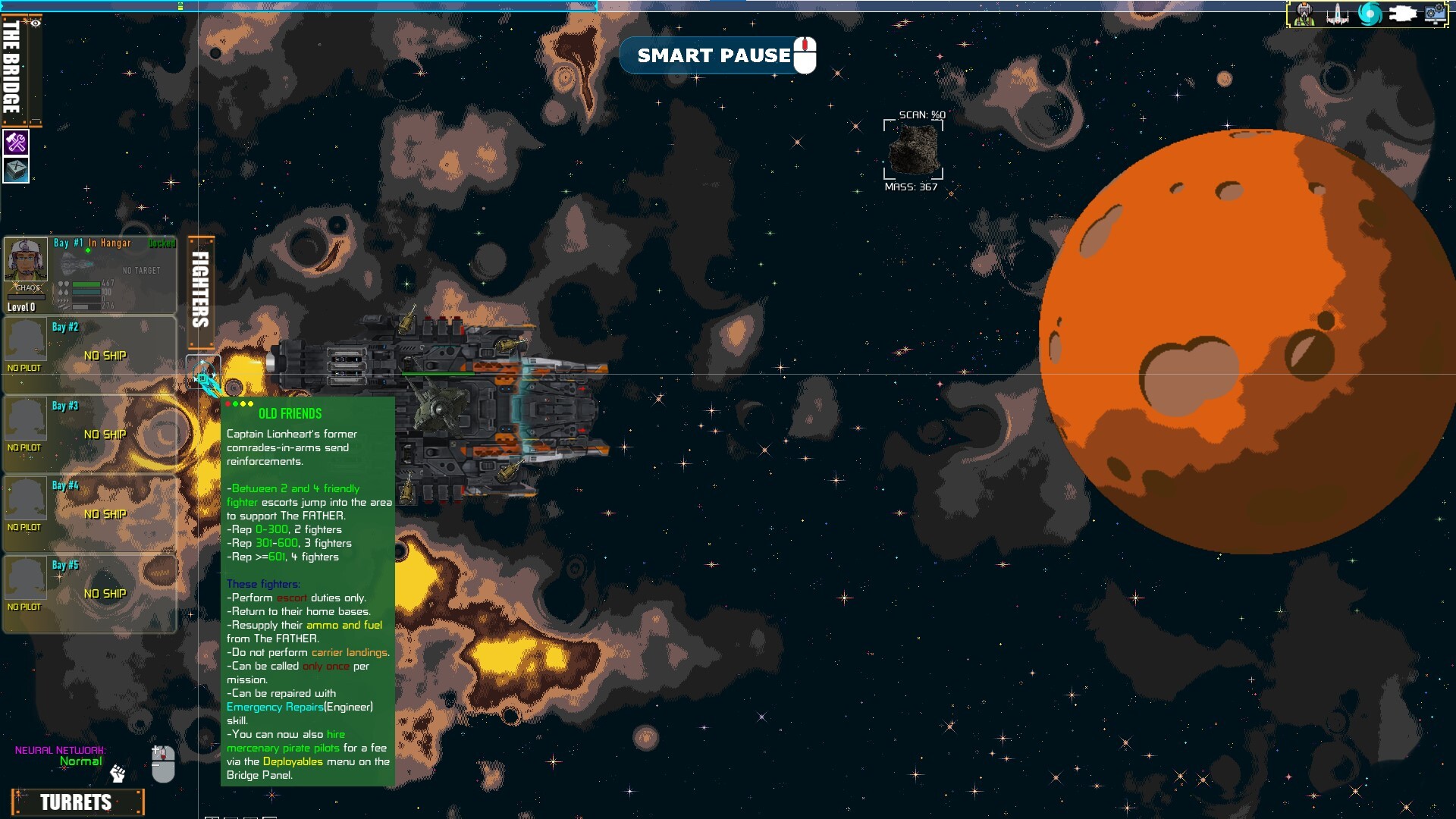The width and height of the screenshot is (1456, 819).
Task: Select the carrier silhouette icon at top right
Action: (1402, 13)
